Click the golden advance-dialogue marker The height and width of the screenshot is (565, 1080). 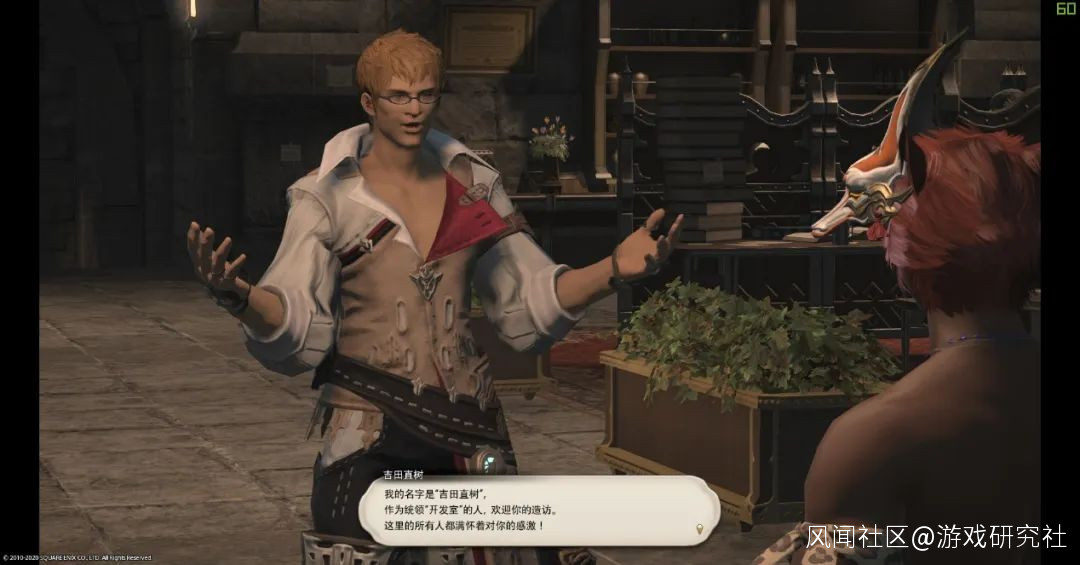pyautogui.click(x=699, y=529)
